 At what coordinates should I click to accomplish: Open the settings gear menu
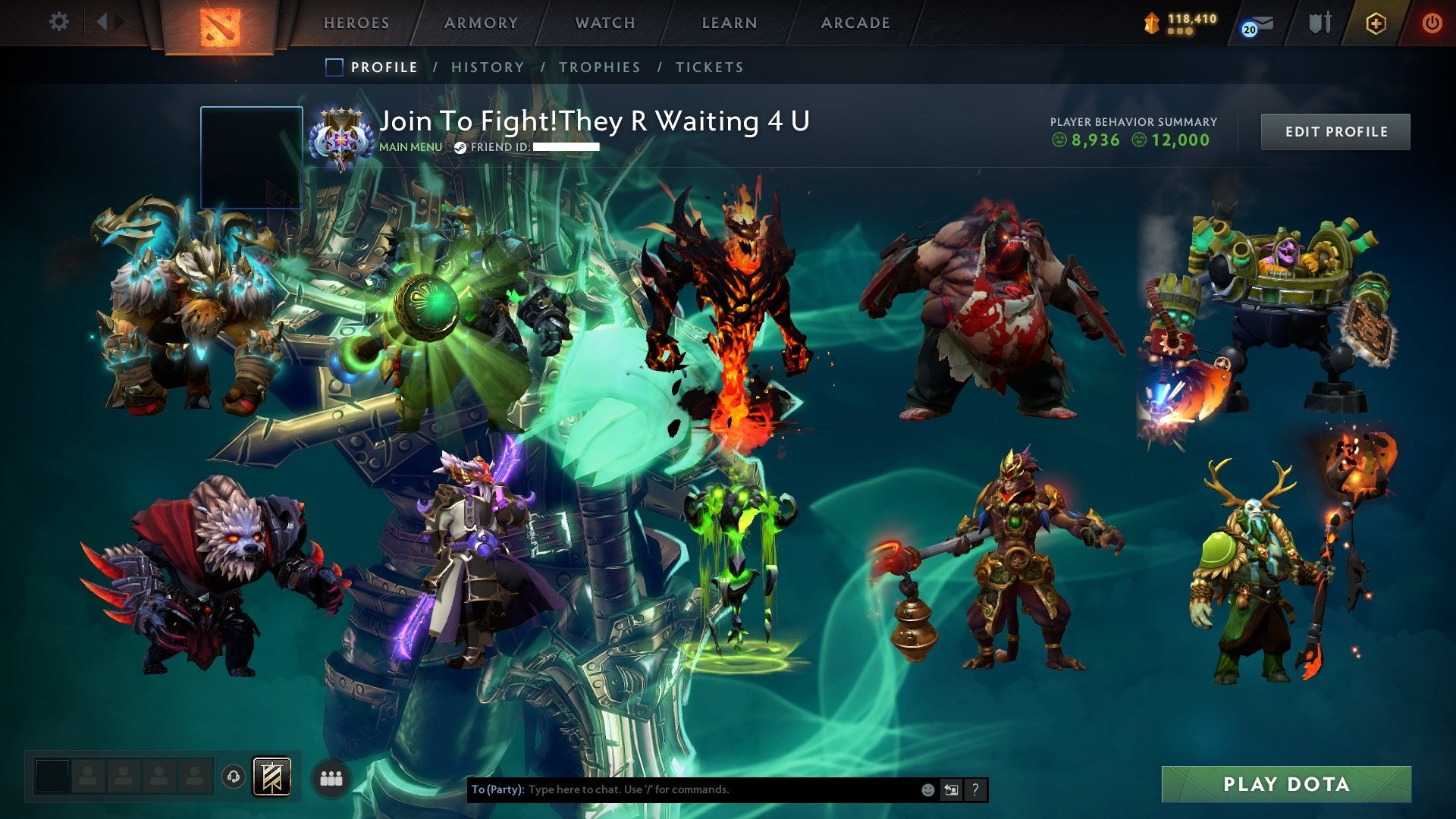58,23
